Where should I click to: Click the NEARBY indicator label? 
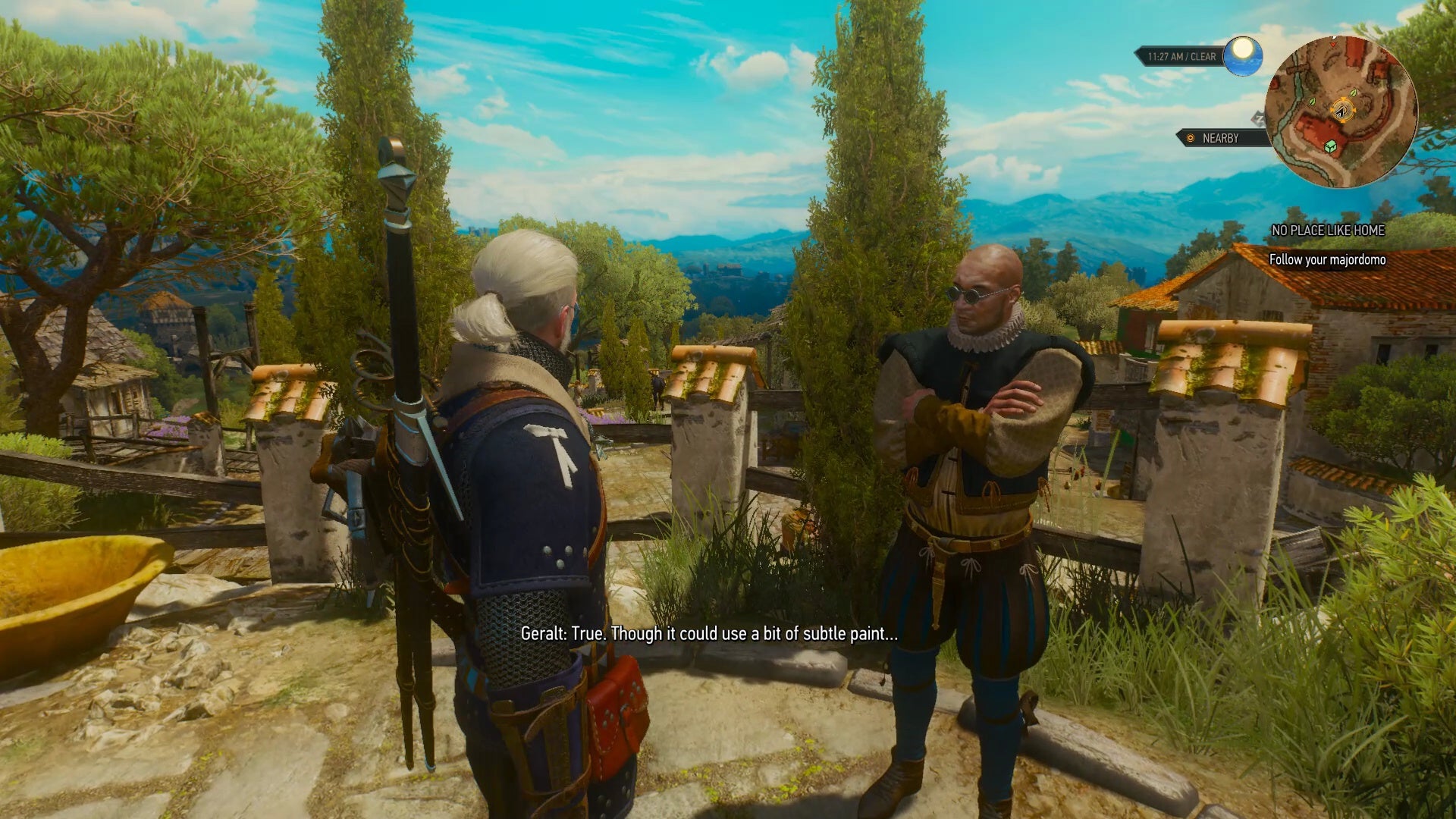tap(1220, 138)
